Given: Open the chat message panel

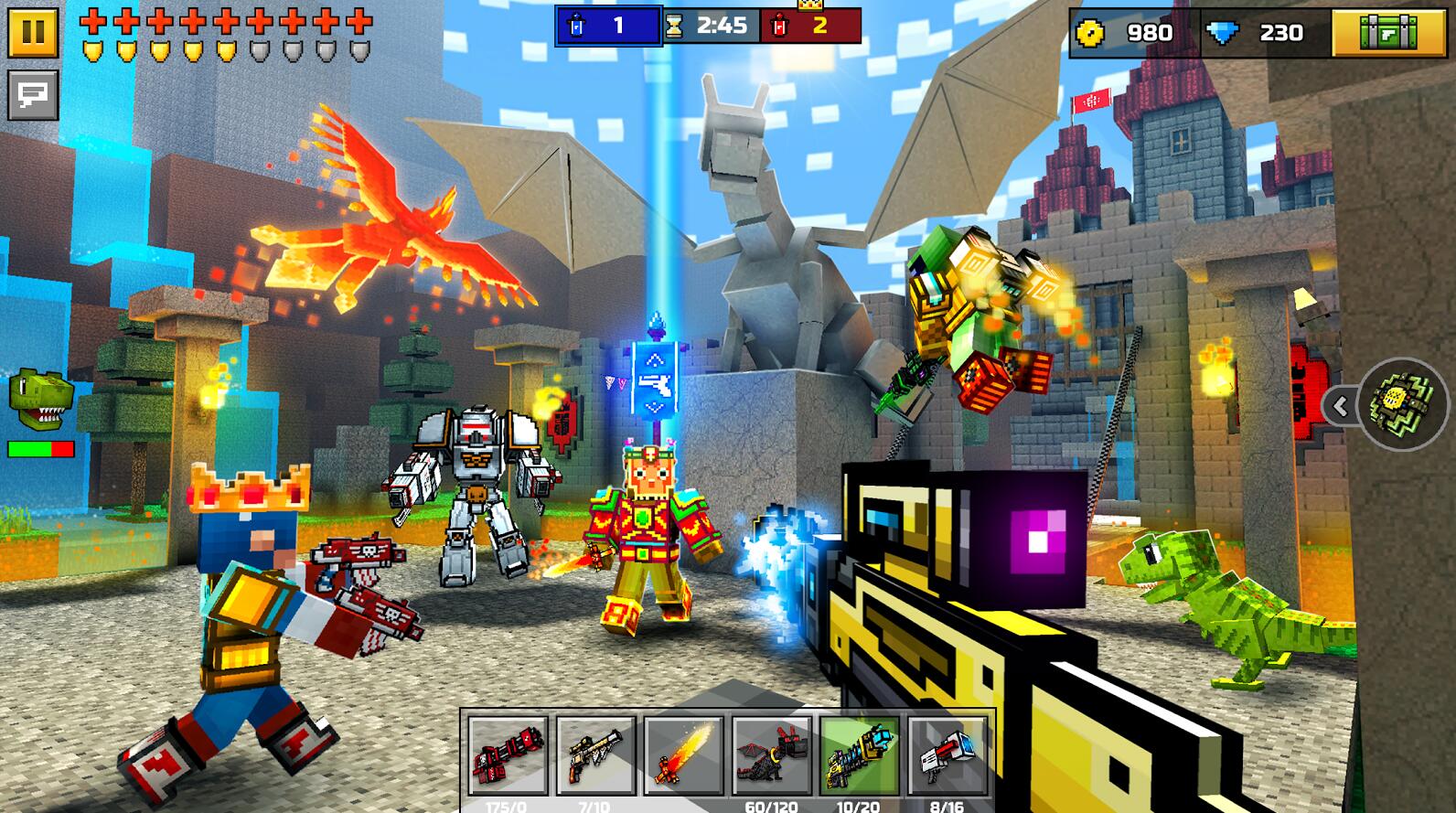Looking at the screenshot, I should pos(33,94).
